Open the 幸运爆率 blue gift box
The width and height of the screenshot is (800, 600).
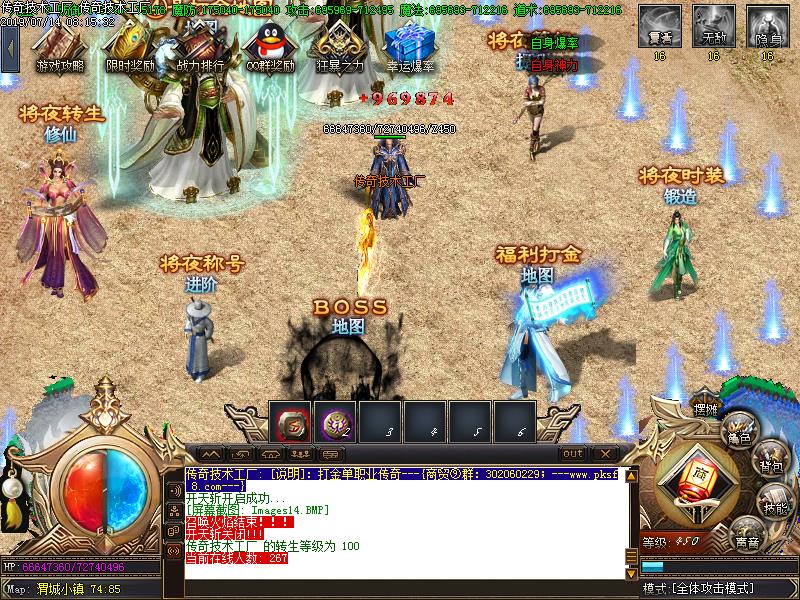click(x=409, y=44)
